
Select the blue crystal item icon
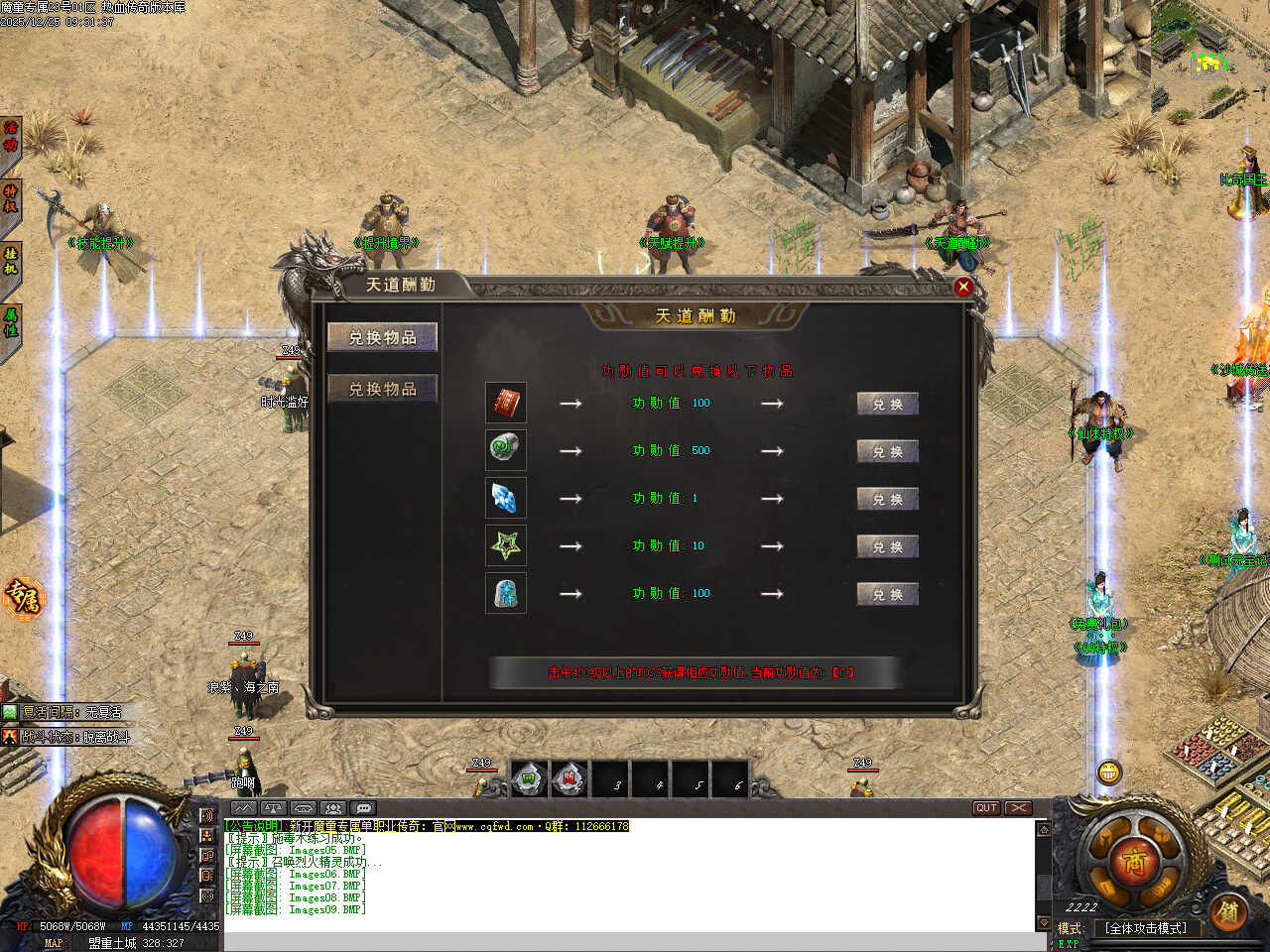coord(505,498)
